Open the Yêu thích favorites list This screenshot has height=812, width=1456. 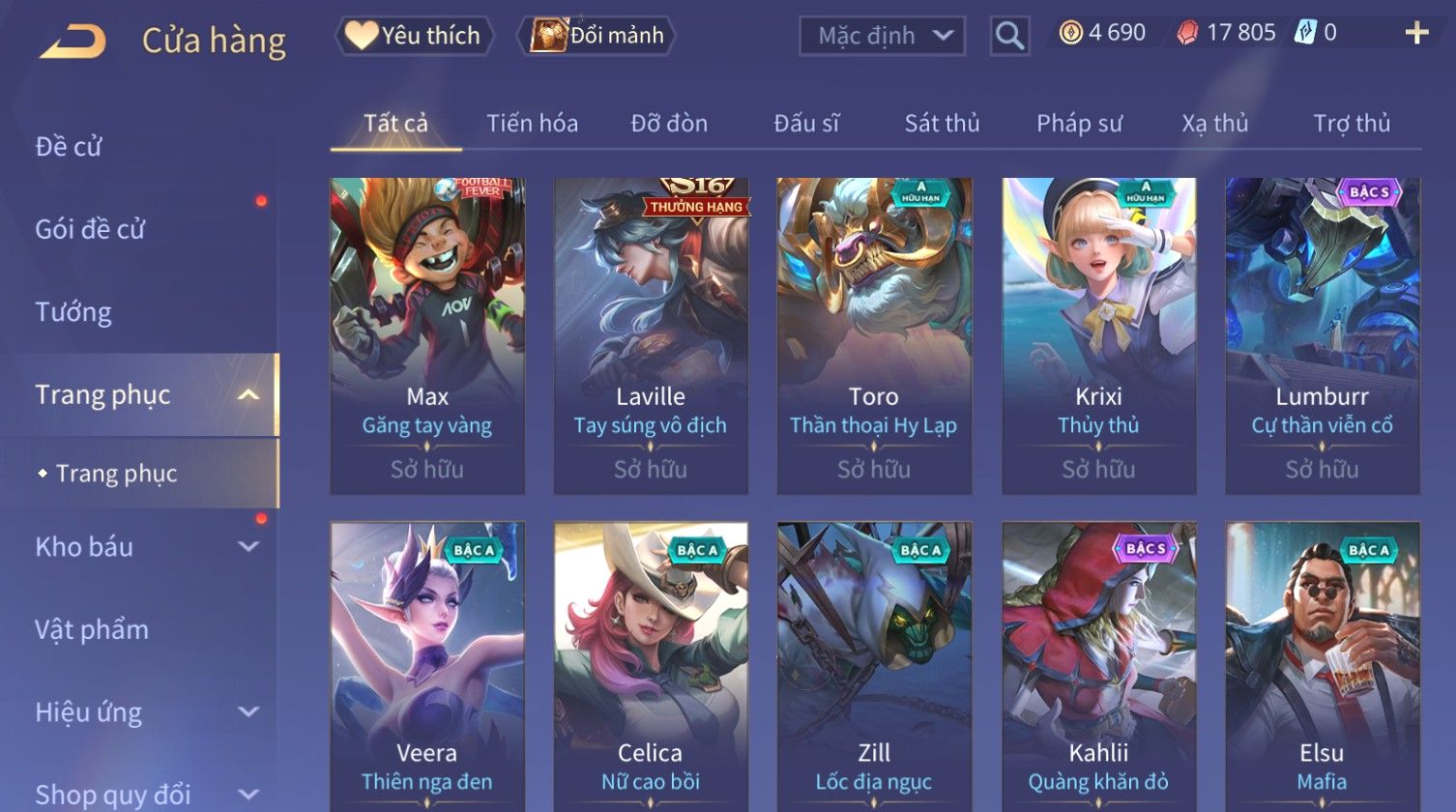click(415, 36)
